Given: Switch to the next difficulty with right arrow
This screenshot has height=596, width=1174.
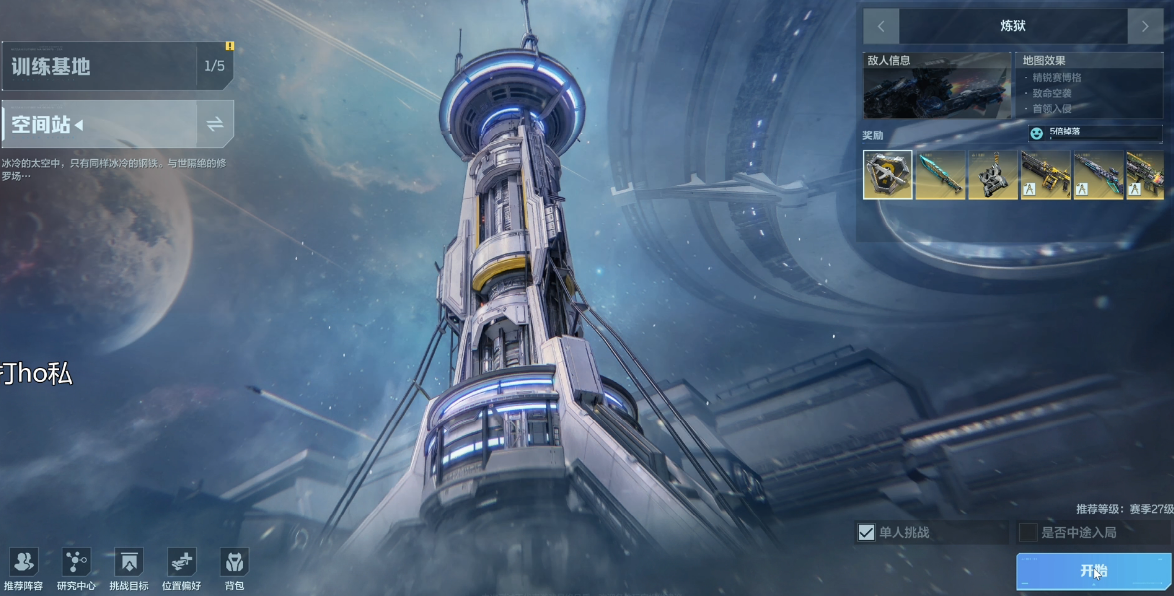Looking at the screenshot, I should pos(1145,26).
